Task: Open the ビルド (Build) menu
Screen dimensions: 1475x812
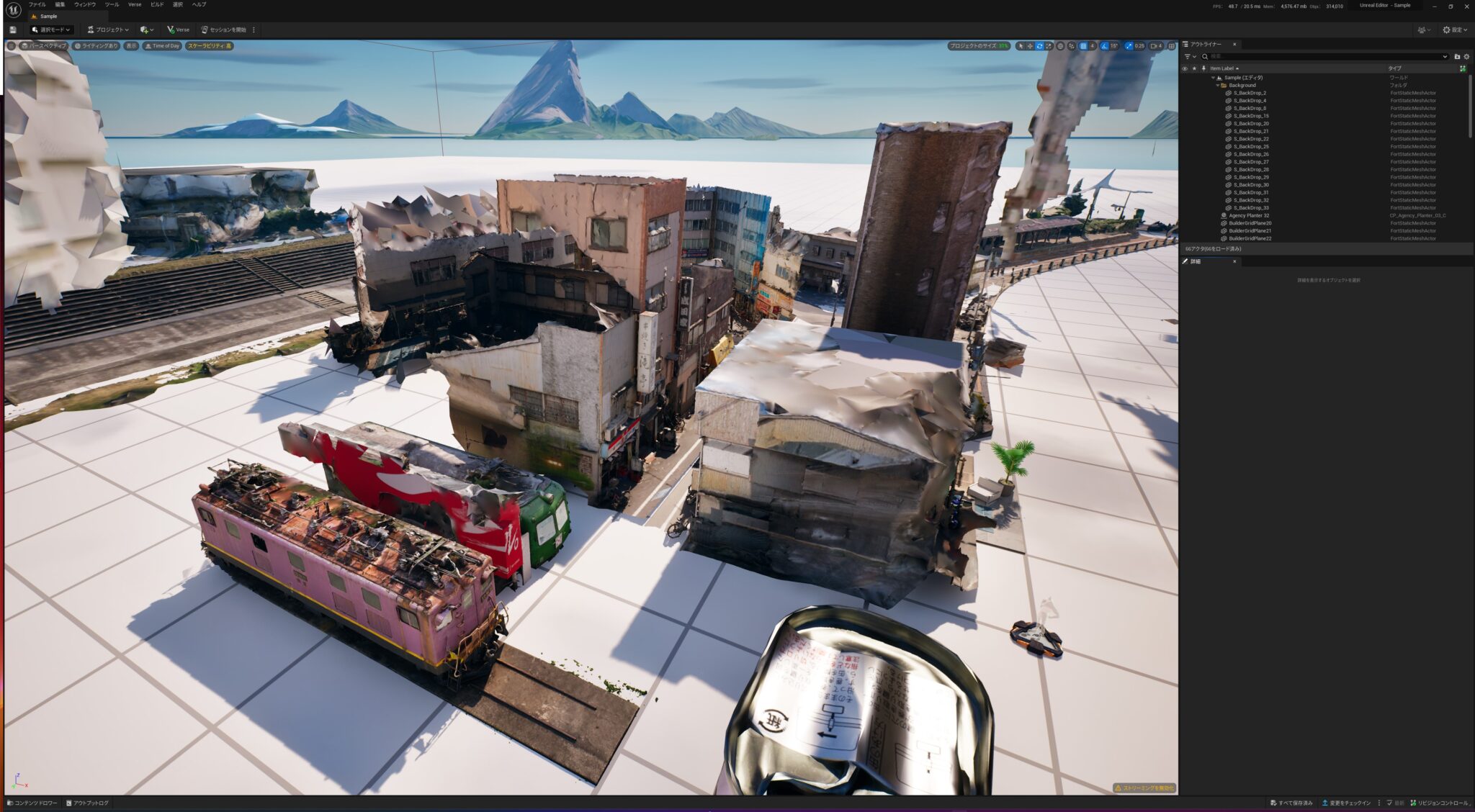Action: [157, 4]
